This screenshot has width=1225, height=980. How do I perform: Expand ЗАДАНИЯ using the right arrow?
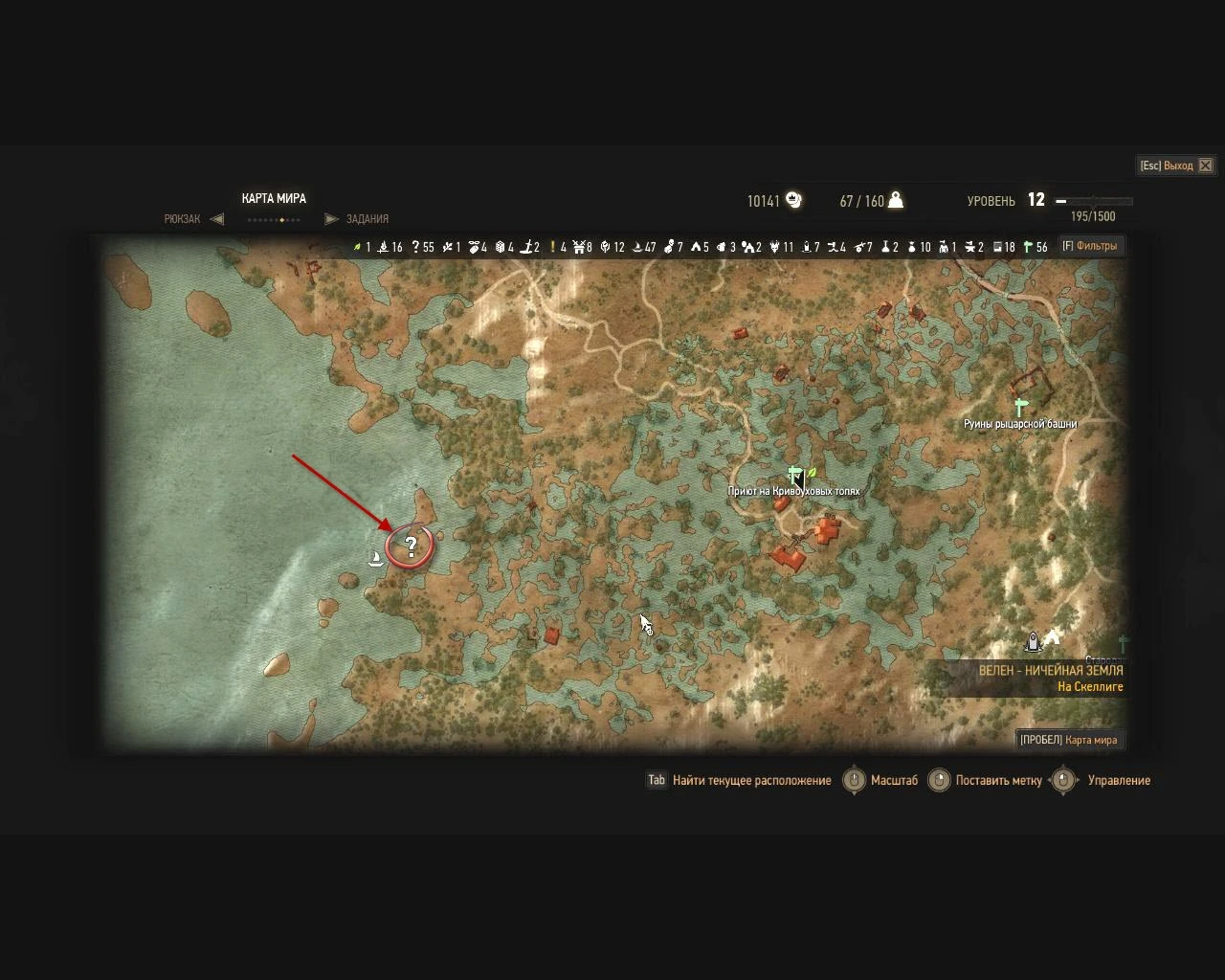[331, 218]
